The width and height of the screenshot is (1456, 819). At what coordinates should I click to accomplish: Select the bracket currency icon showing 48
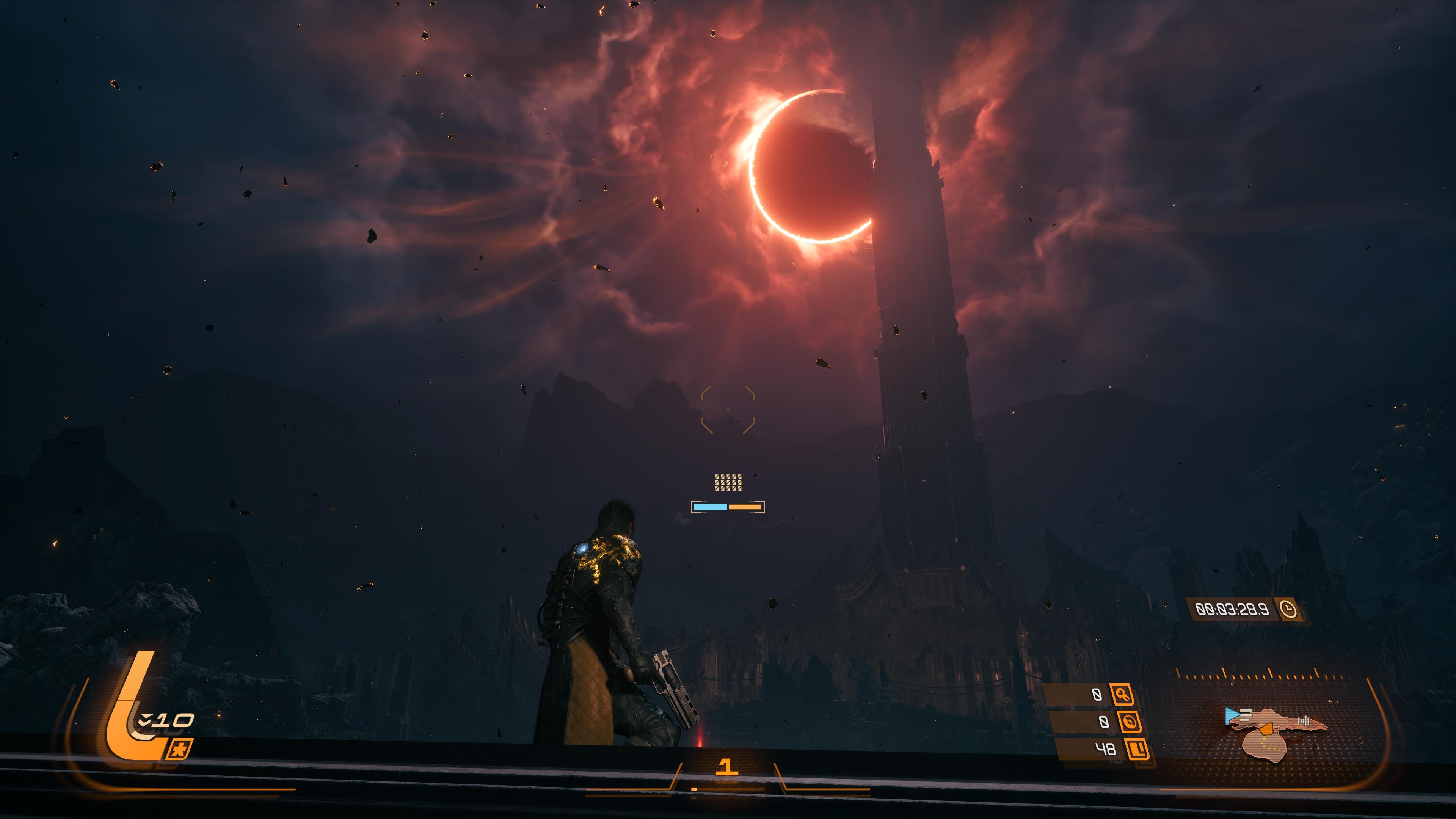1137,750
